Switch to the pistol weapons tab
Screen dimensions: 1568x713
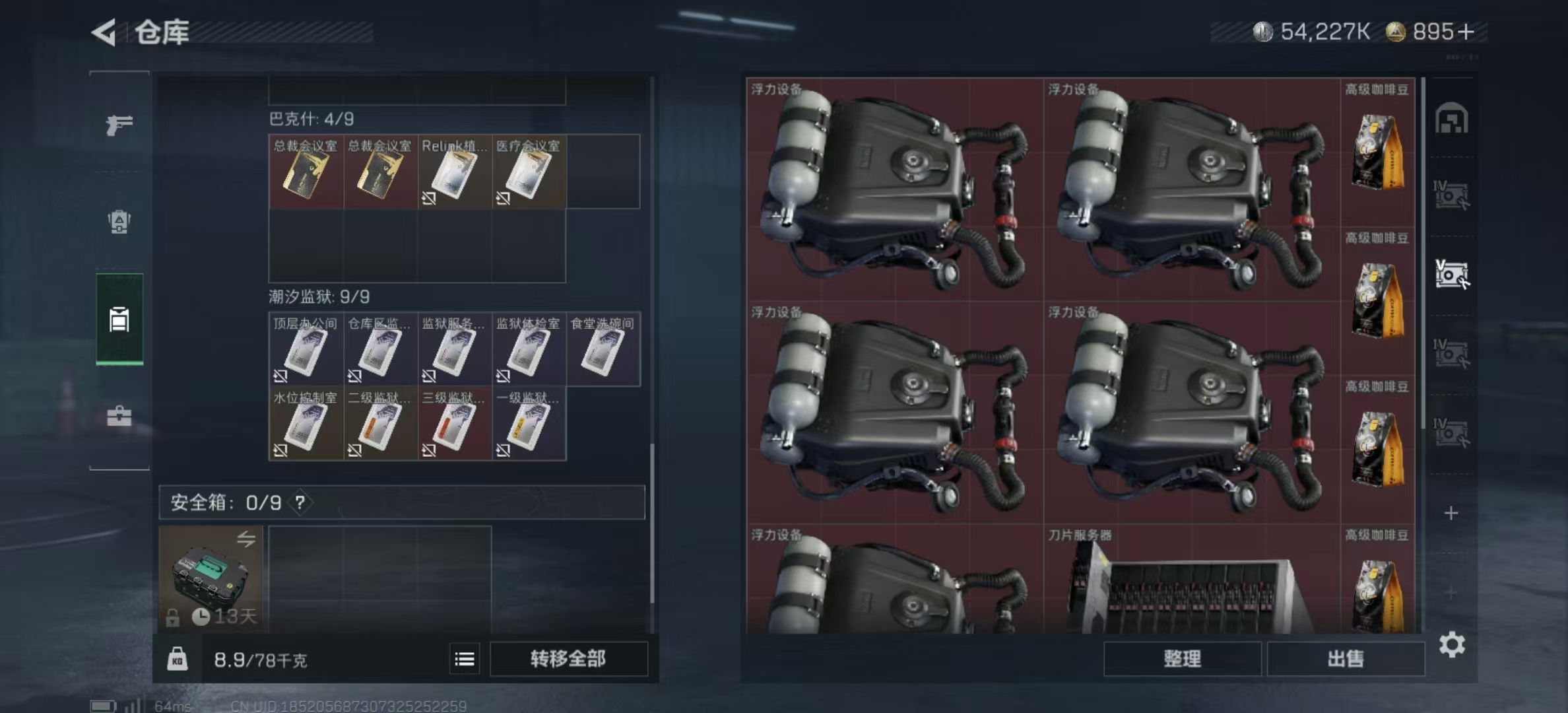click(119, 124)
